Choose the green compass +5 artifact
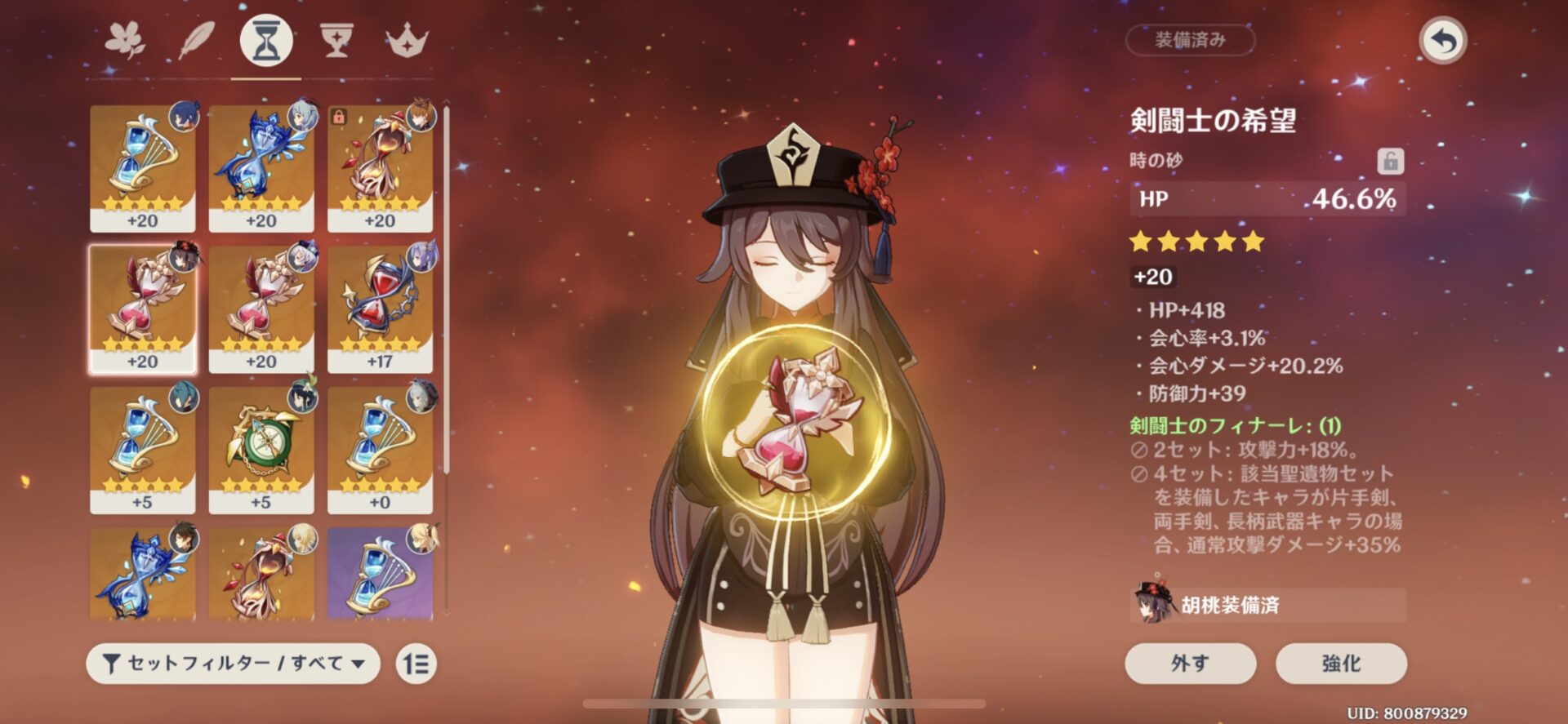Screen dimensions: 1568x724 [x=261, y=450]
